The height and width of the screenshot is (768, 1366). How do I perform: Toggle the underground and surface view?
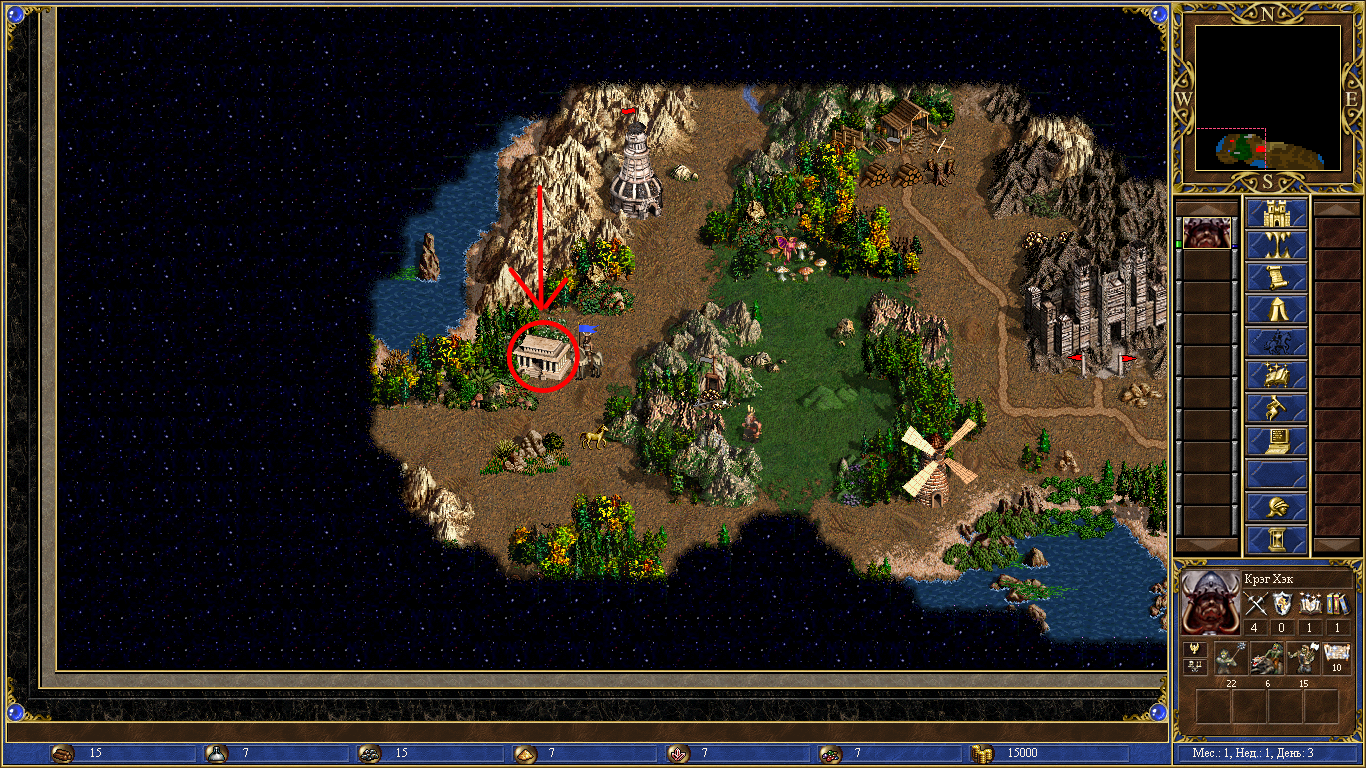click(x=1276, y=245)
